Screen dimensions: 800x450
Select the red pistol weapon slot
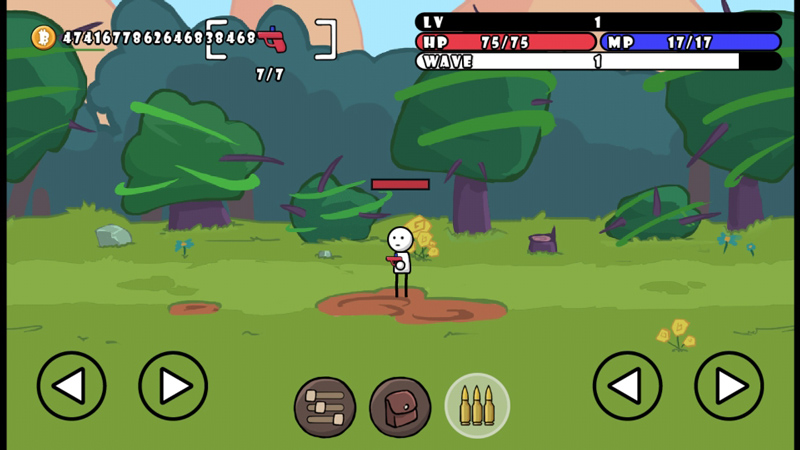click(271, 40)
